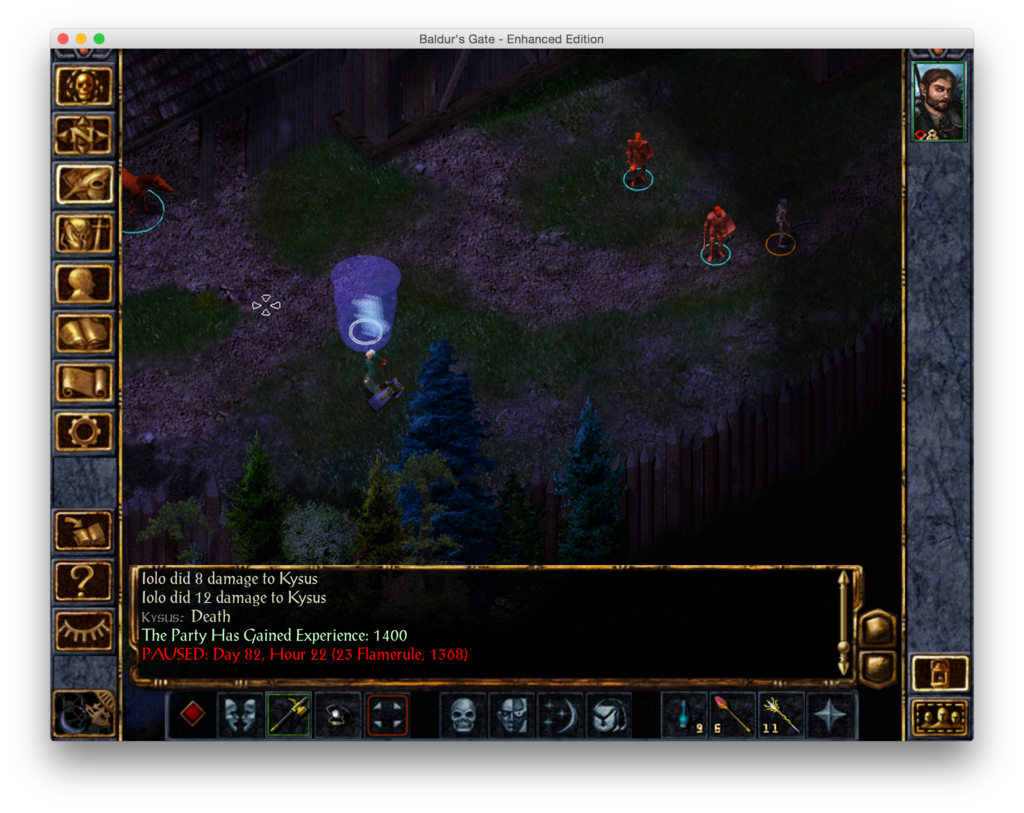Open the journal with the quill button
Image resolution: width=1024 pixels, height=813 pixels.
click(83, 185)
